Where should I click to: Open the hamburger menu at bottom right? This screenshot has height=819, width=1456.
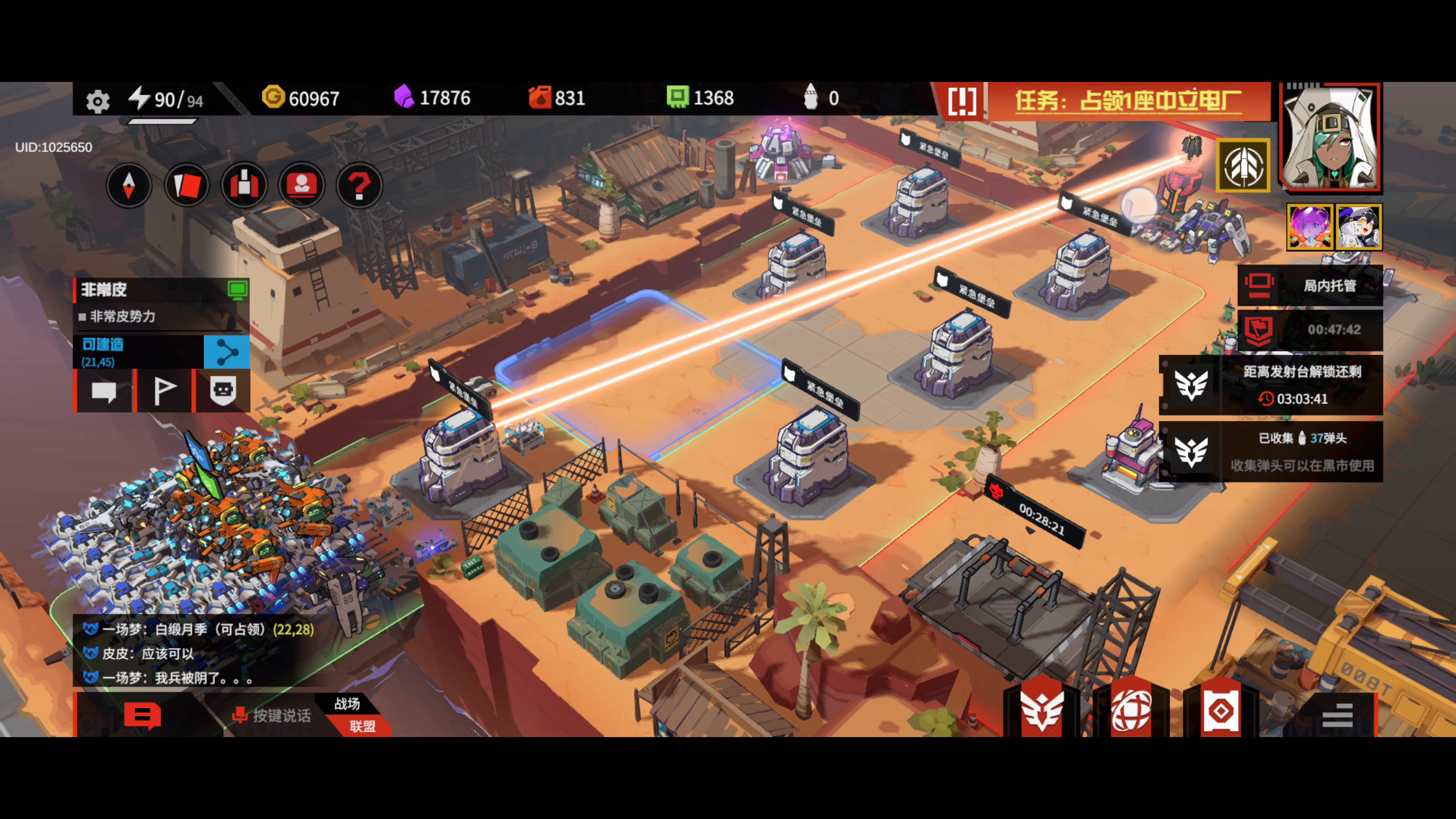(x=1337, y=715)
